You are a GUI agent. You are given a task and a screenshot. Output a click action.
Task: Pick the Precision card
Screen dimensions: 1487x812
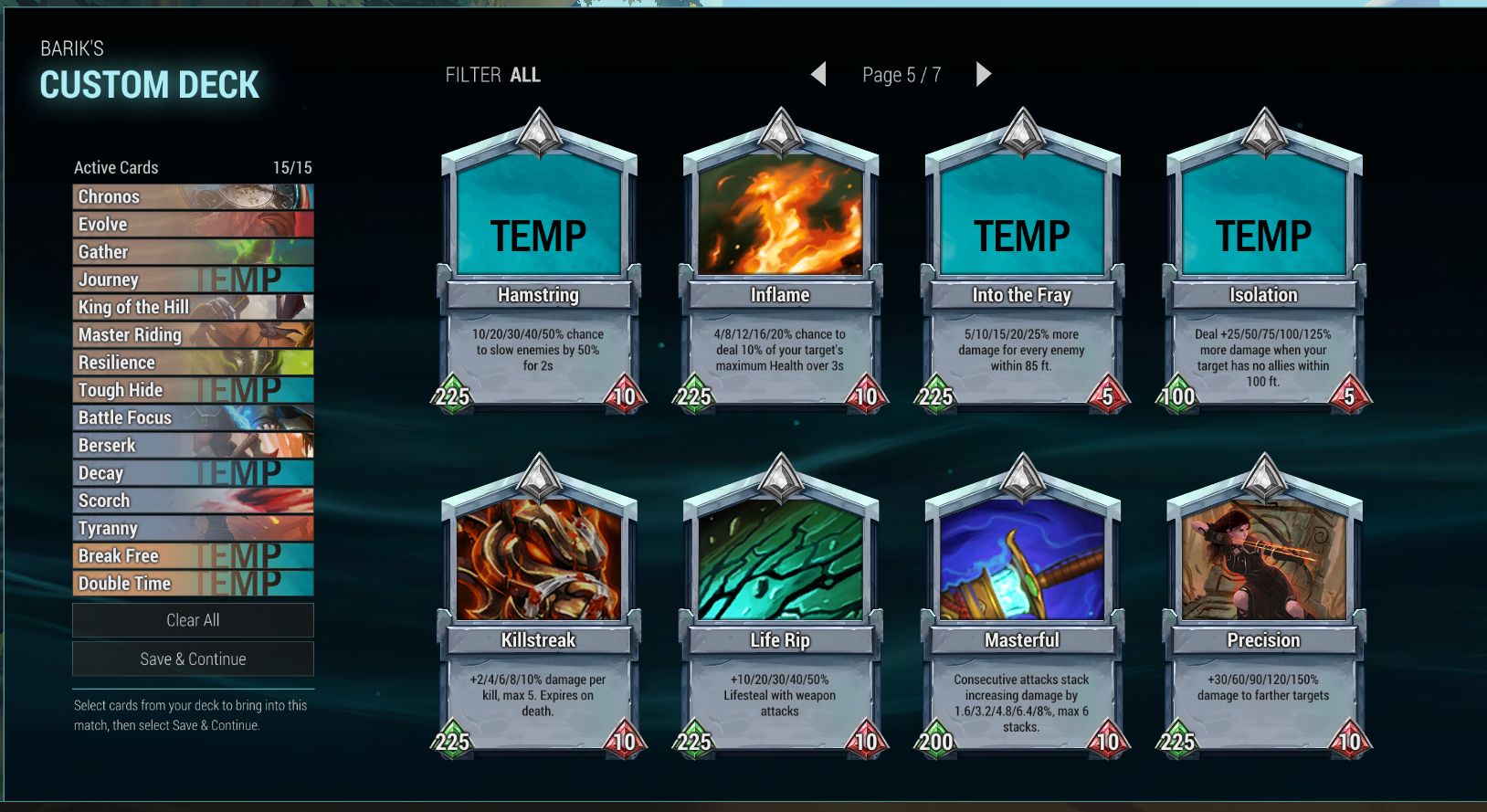pyautogui.click(x=1263, y=609)
